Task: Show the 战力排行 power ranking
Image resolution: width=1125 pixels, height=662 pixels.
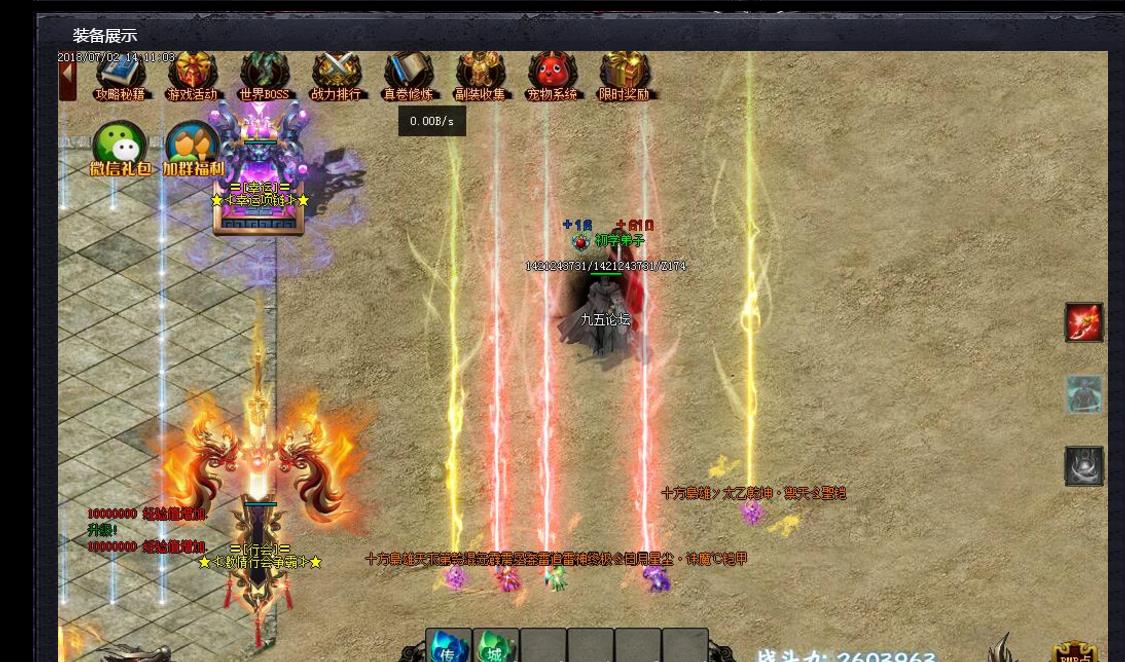Action: (336, 76)
